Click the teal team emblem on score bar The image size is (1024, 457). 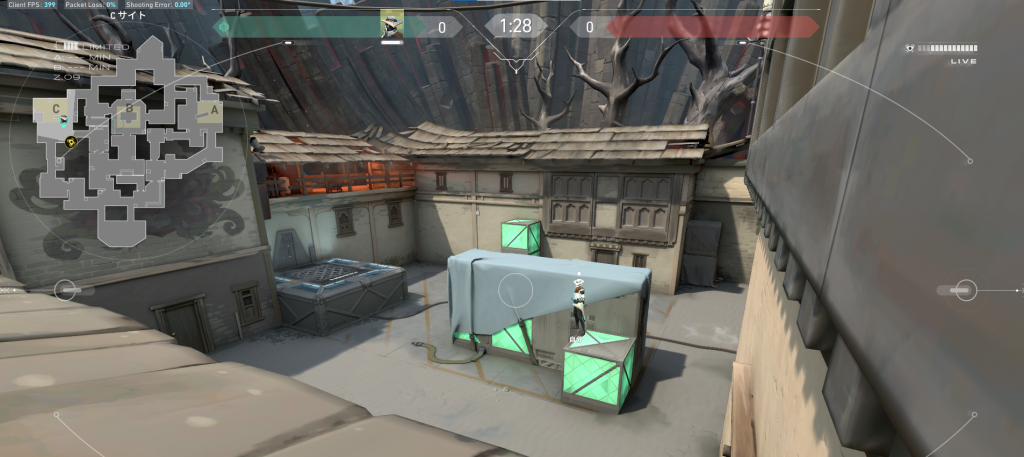pos(223,27)
